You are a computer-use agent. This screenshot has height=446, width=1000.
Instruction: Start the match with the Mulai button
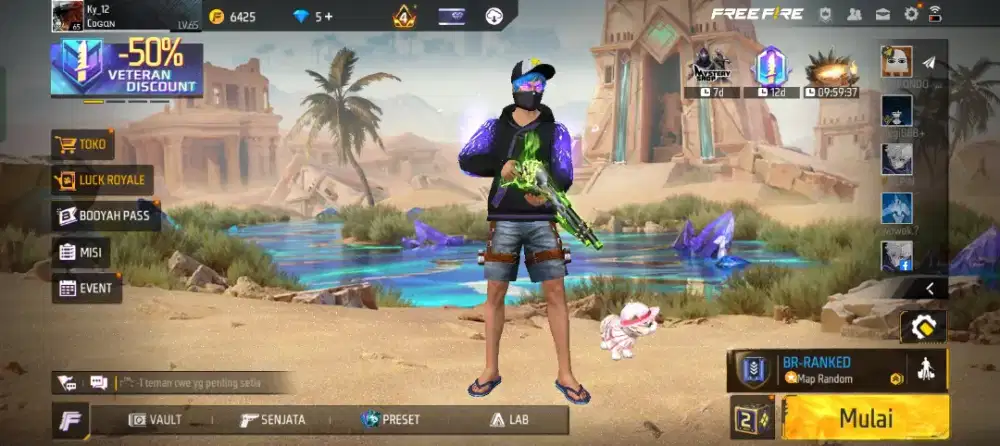tap(865, 418)
